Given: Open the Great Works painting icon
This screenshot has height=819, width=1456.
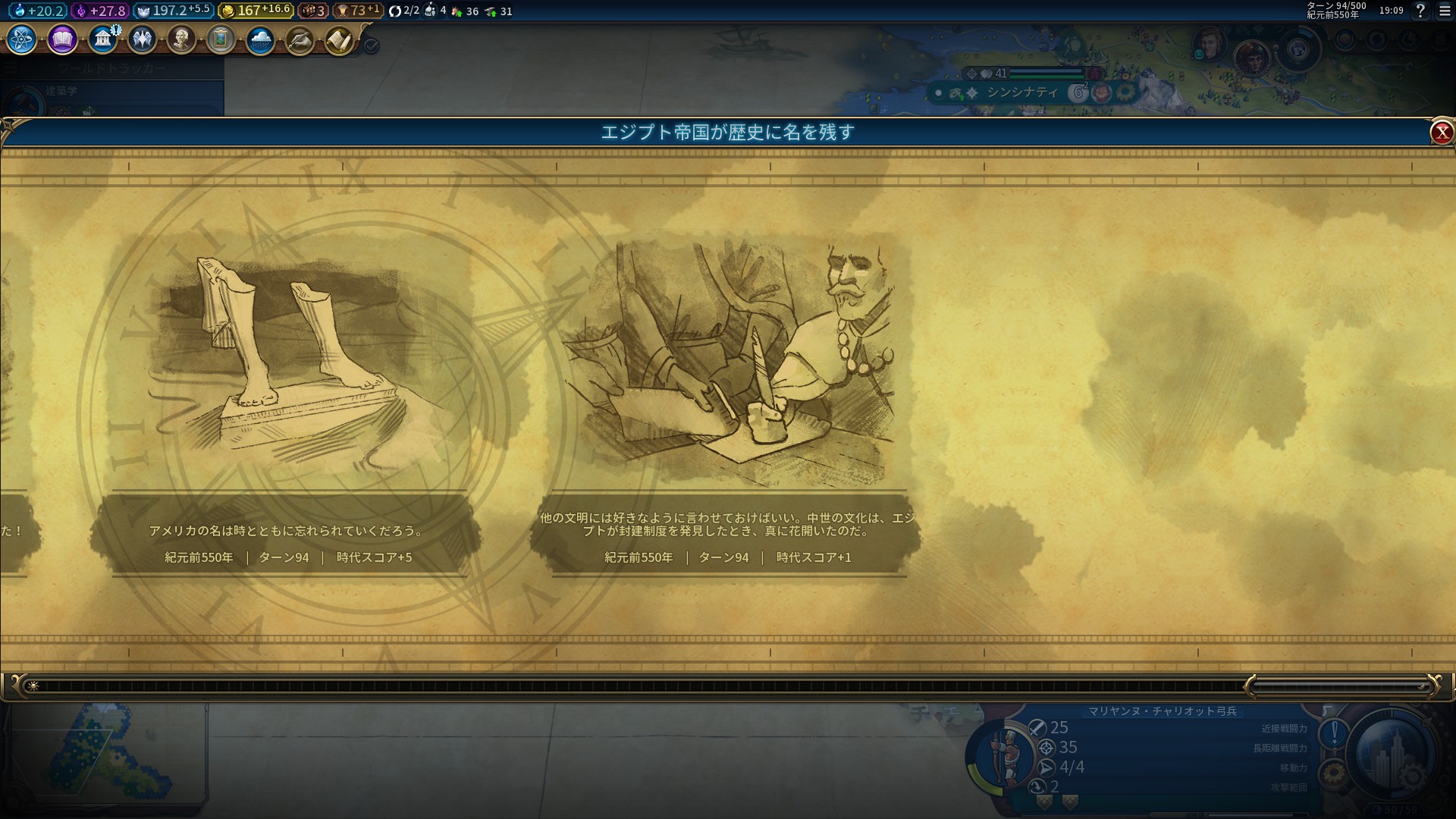Looking at the screenshot, I should tap(221, 39).
